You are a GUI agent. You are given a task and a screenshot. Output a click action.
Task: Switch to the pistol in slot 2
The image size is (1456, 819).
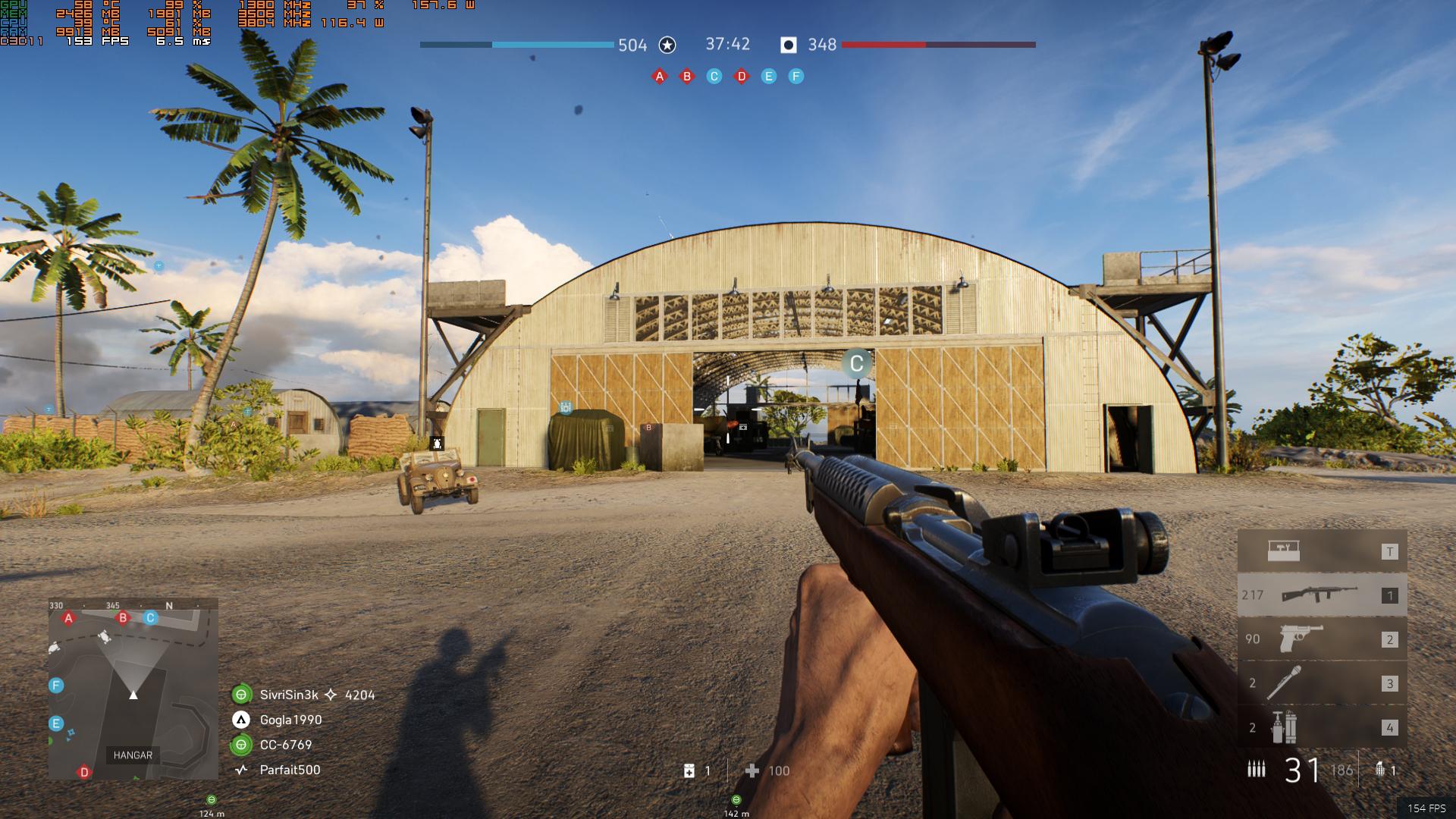point(1322,639)
